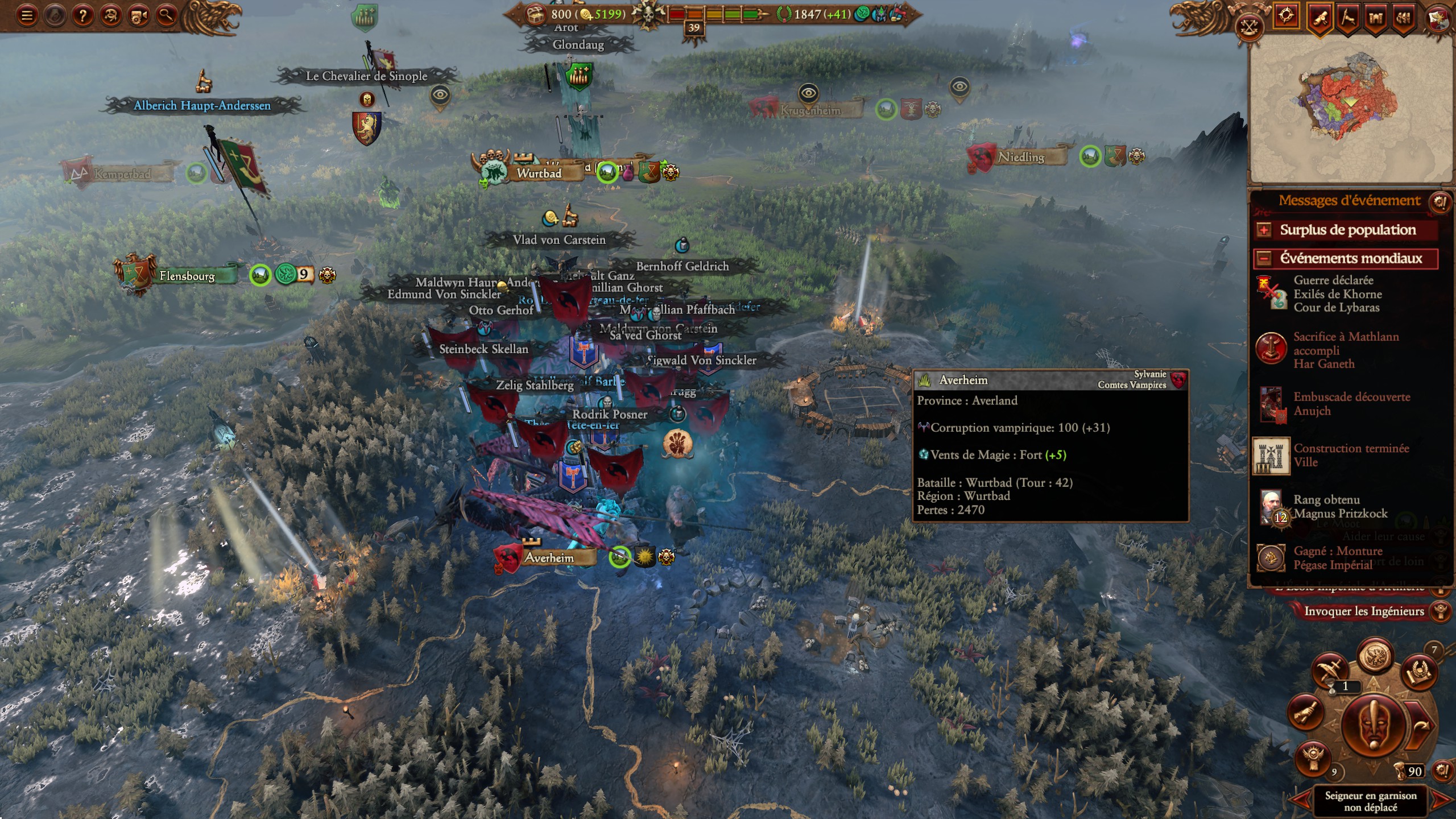Select the Averheim settlement label
1456x819 pixels.
548,557
